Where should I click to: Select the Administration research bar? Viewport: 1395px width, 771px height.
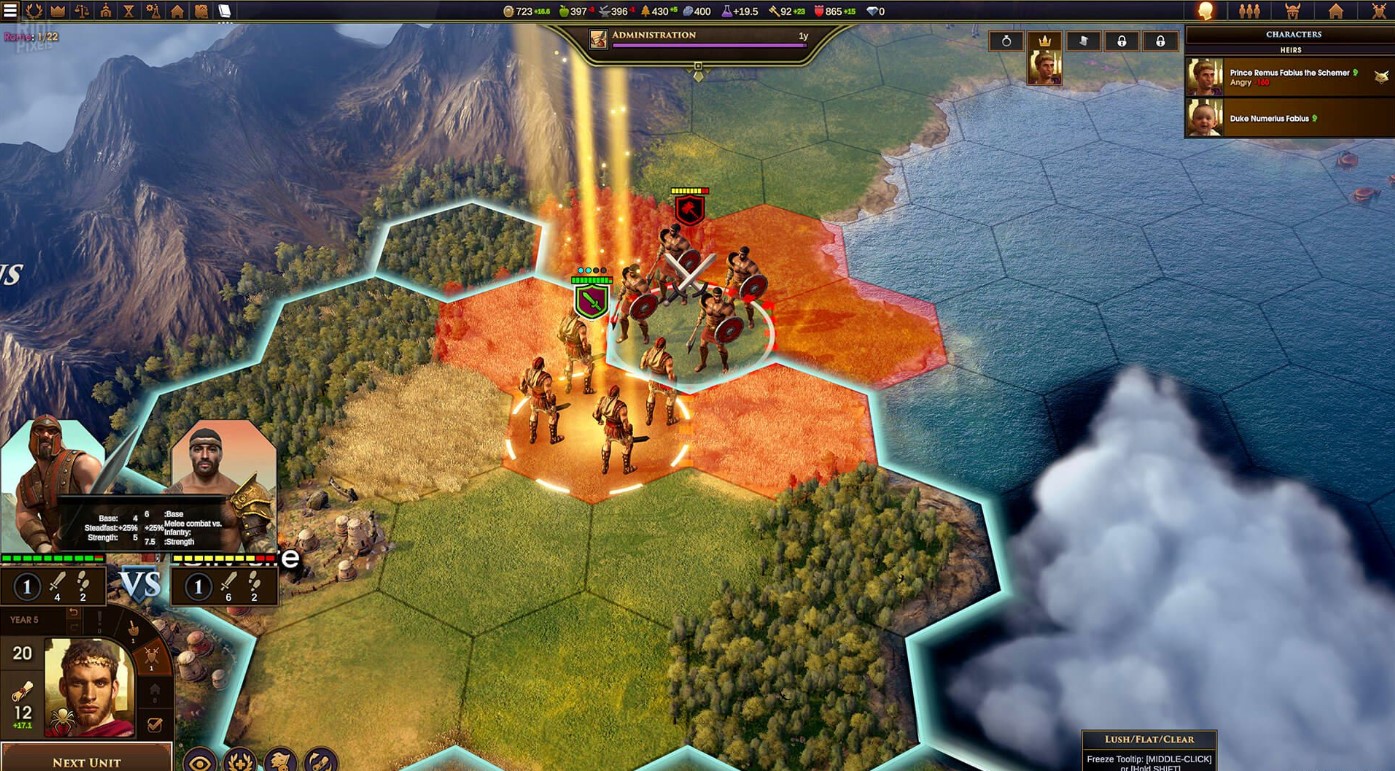699,41
